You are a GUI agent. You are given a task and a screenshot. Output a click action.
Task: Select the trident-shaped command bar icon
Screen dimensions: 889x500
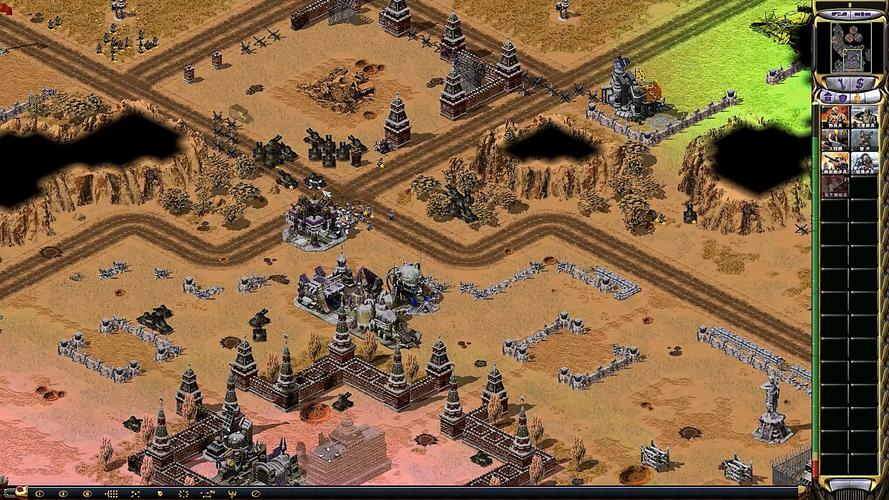point(231,494)
